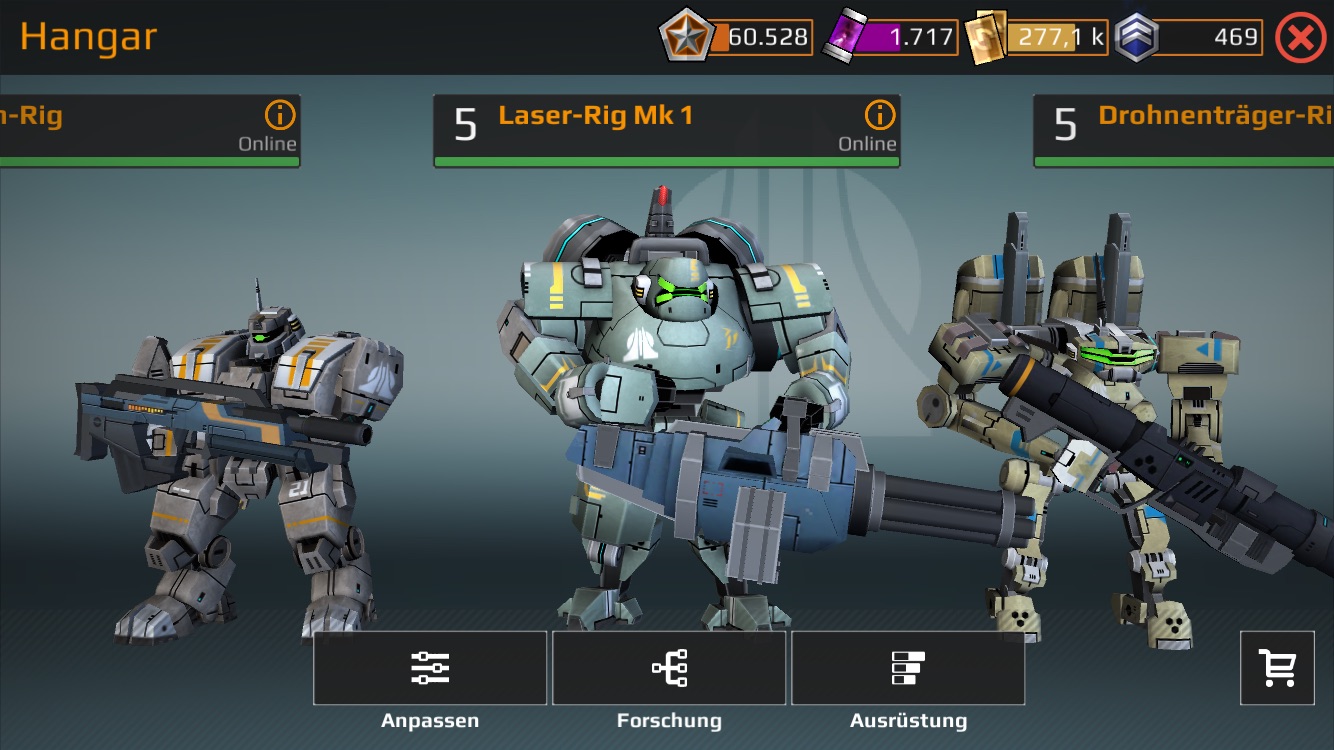
Task: Tap the purple canister currency counter
Action: pyautogui.click(x=890, y=38)
